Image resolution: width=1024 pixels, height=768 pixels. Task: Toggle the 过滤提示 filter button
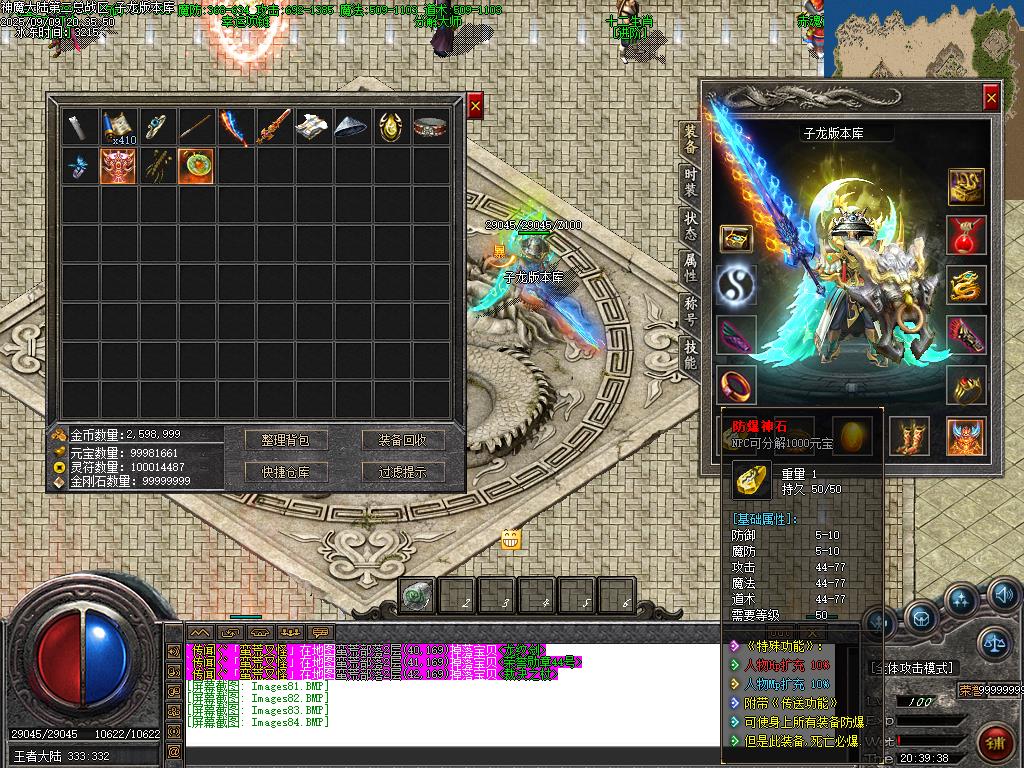(x=403, y=472)
